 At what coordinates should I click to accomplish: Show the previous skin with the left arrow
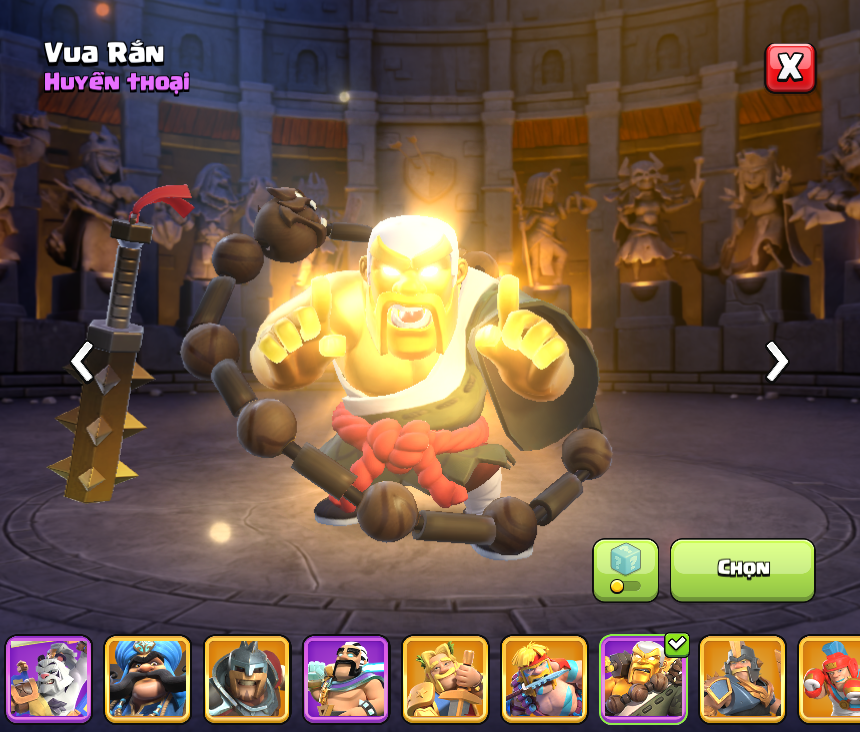point(82,362)
